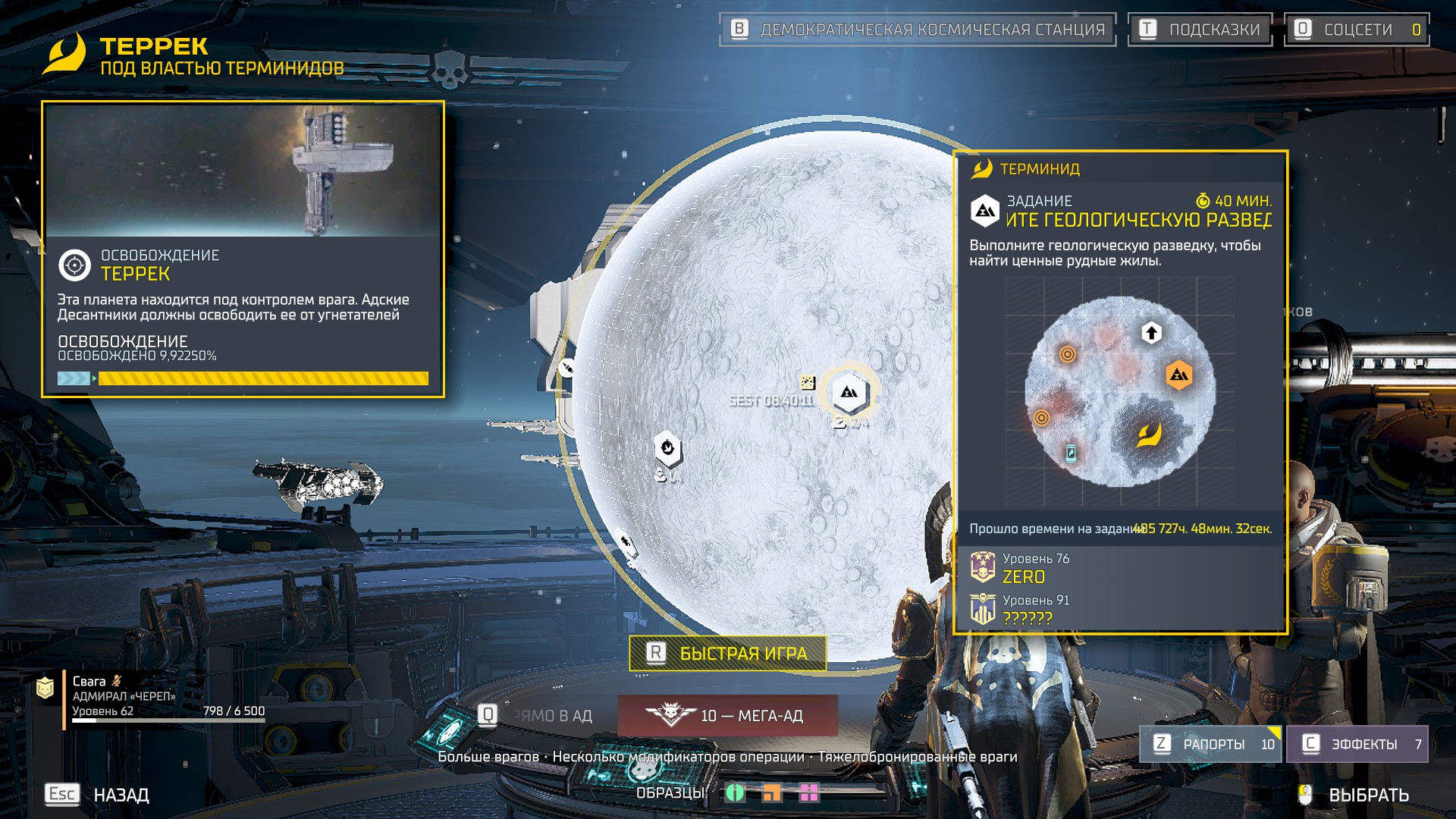This screenshot has width=1456, height=819.
Task: Go back with the Назад button
Action: pyautogui.click(x=99, y=794)
